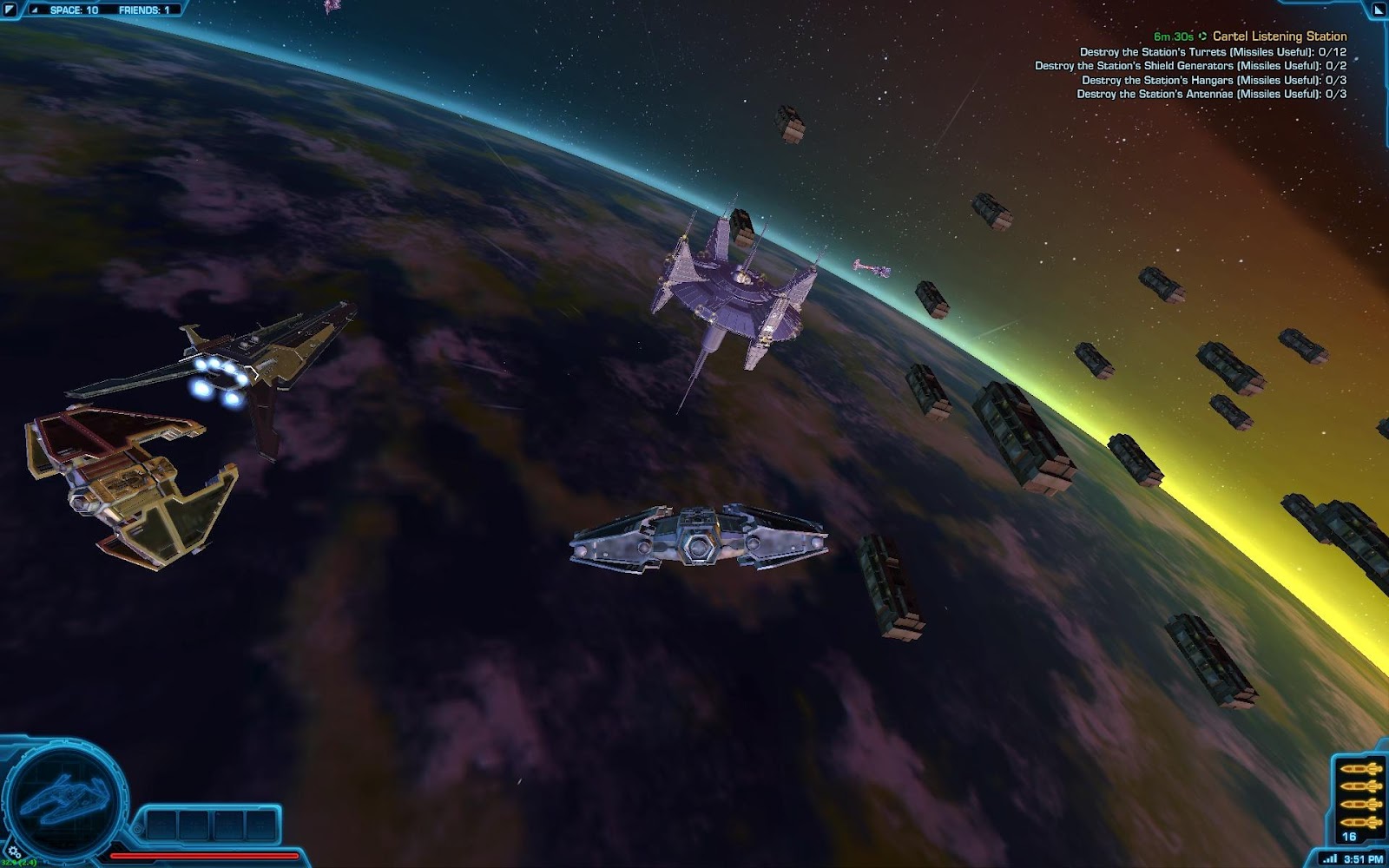The image size is (1389, 868).
Task: Select the first missile icon in the ammo panel
Action: [x=1360, y=769]
